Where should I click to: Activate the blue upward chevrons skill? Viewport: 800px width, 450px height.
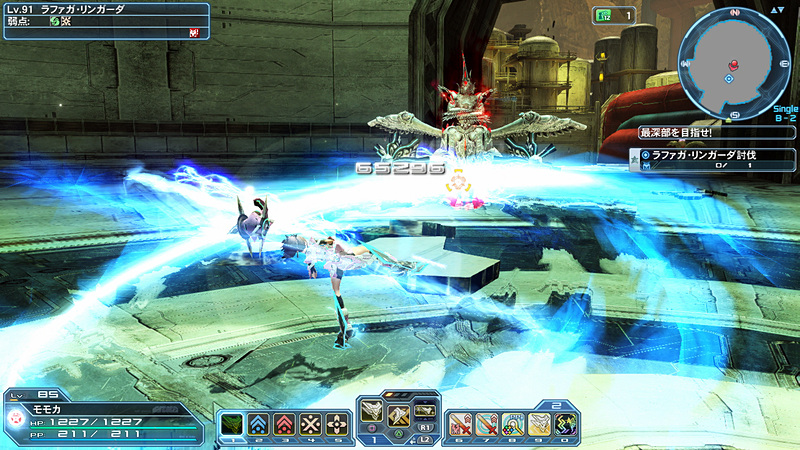coord(258,423)
